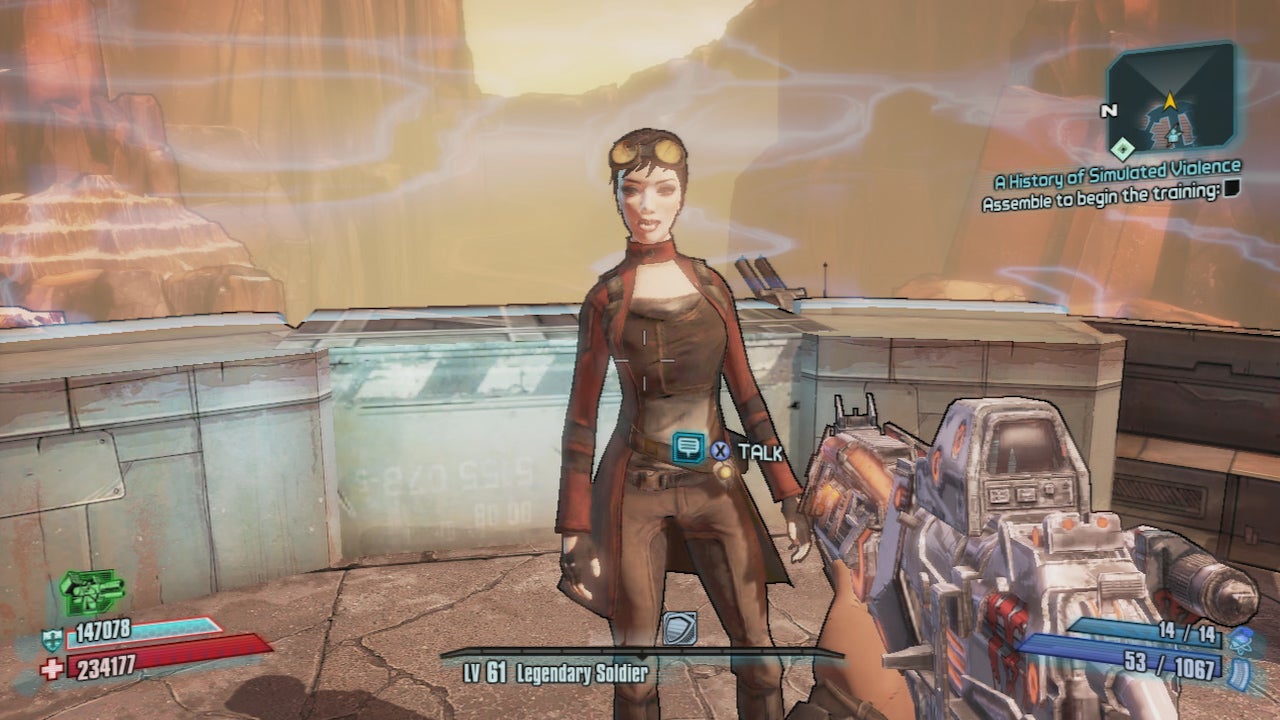Click the green action skill icon
The width and height of the screenshot is (1280, 720).
(91, 592)
